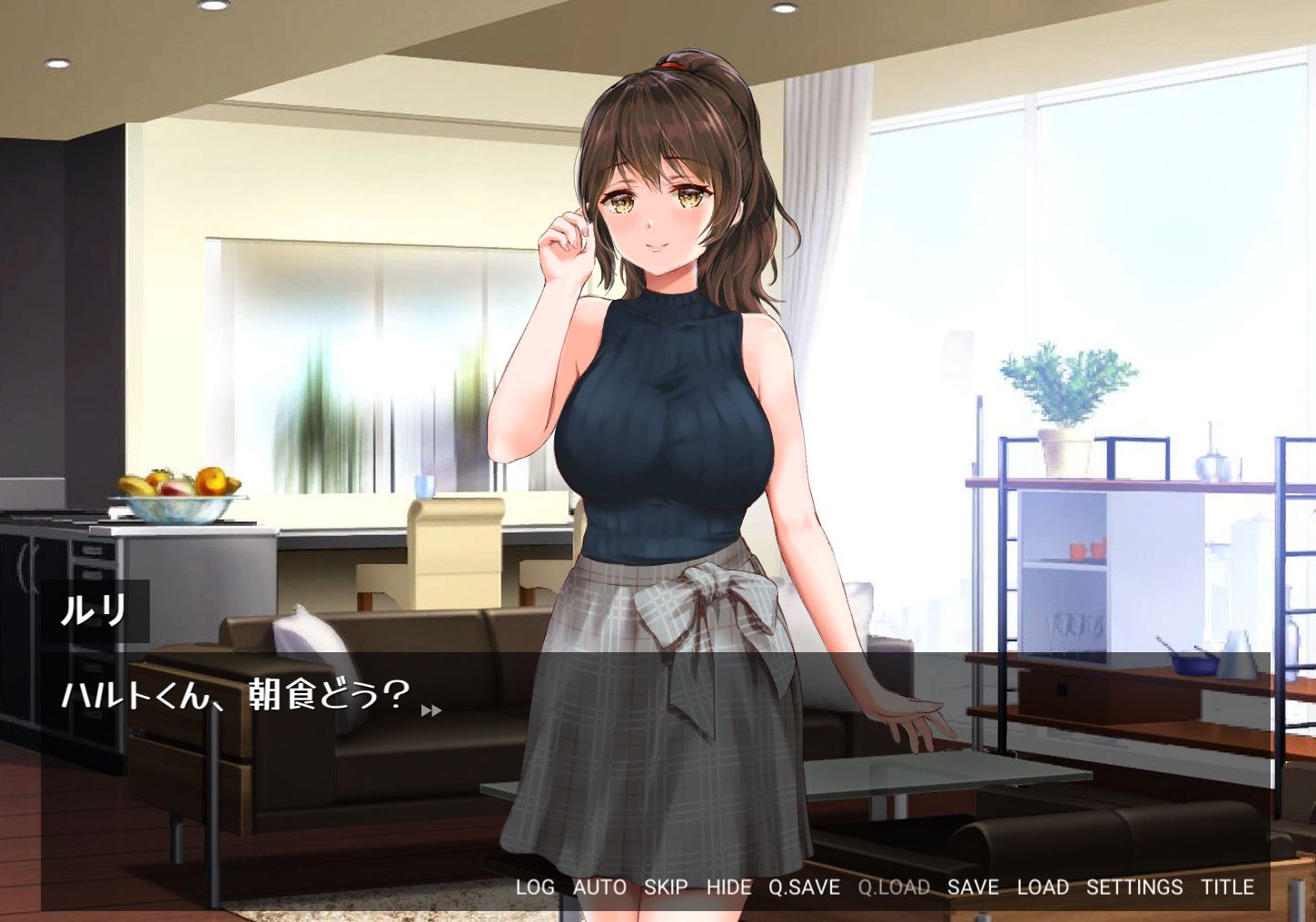This screenshot has width=1316, height=922.
Task: Open the LOAD screen
Action: (1044, 887)
